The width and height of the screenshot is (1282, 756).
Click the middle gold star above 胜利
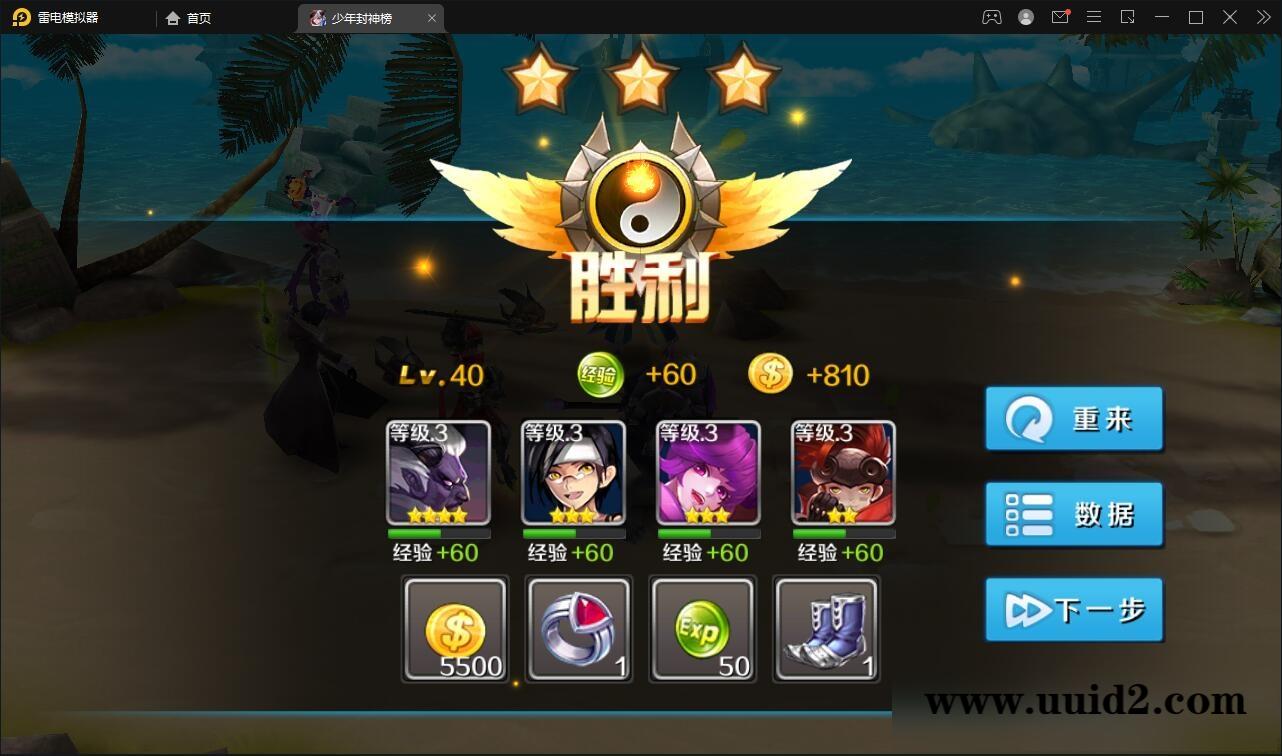(x=641, y=73)
